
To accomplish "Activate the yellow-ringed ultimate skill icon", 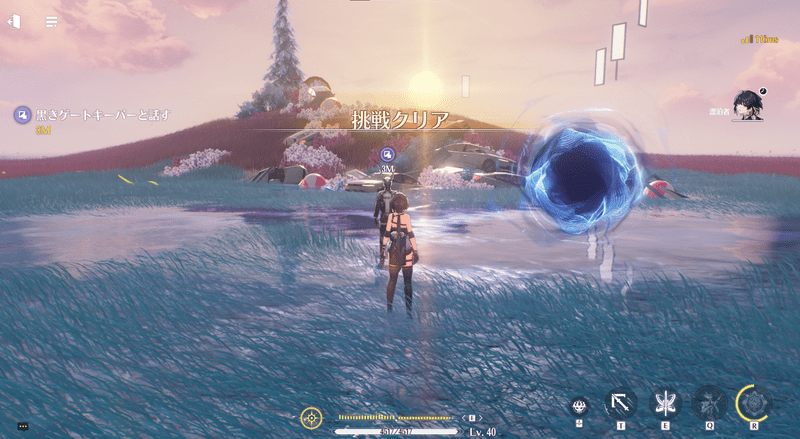I will [754, 403].
